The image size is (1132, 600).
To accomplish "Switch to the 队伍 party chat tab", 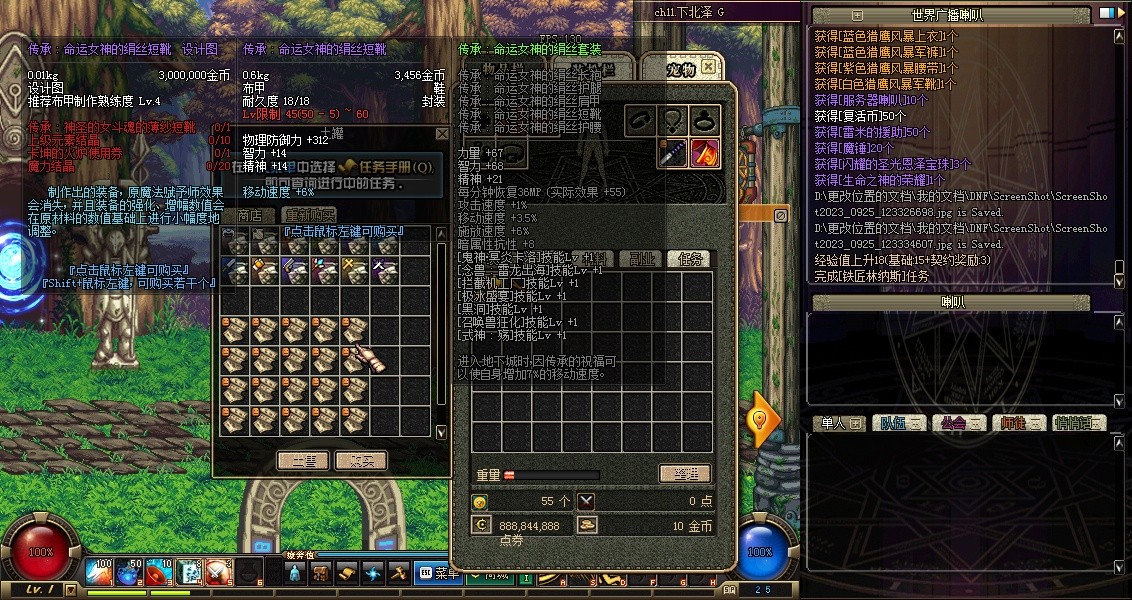I will coord(897,423).
